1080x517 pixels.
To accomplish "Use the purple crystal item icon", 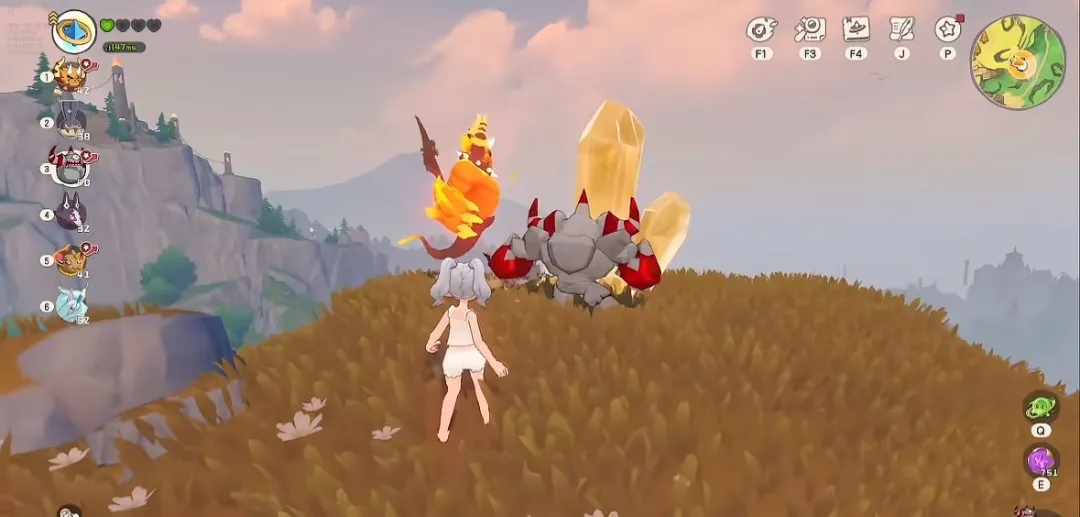I will [x=1041, y=461].
